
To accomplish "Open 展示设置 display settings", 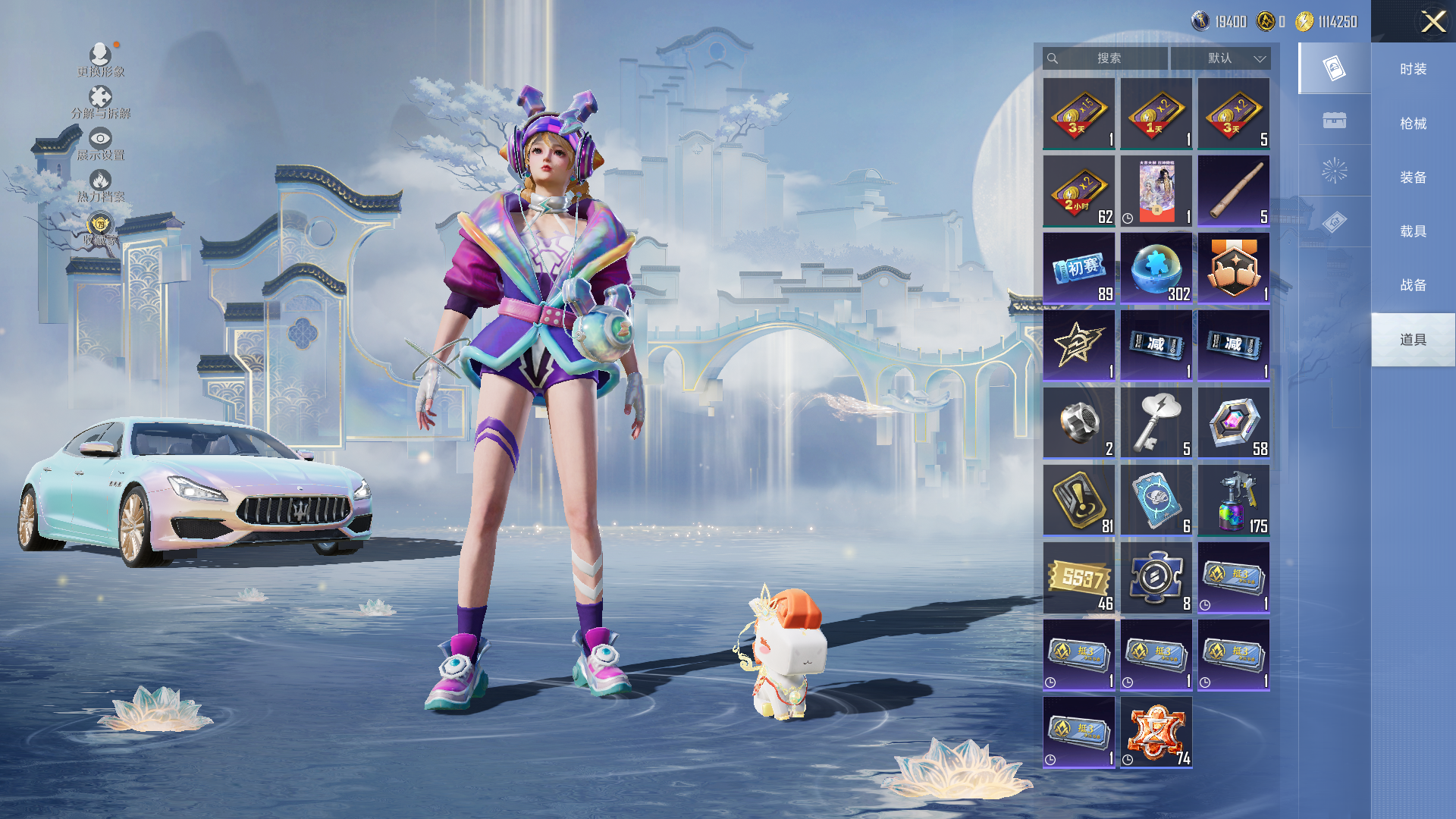I will click(100, 143).
